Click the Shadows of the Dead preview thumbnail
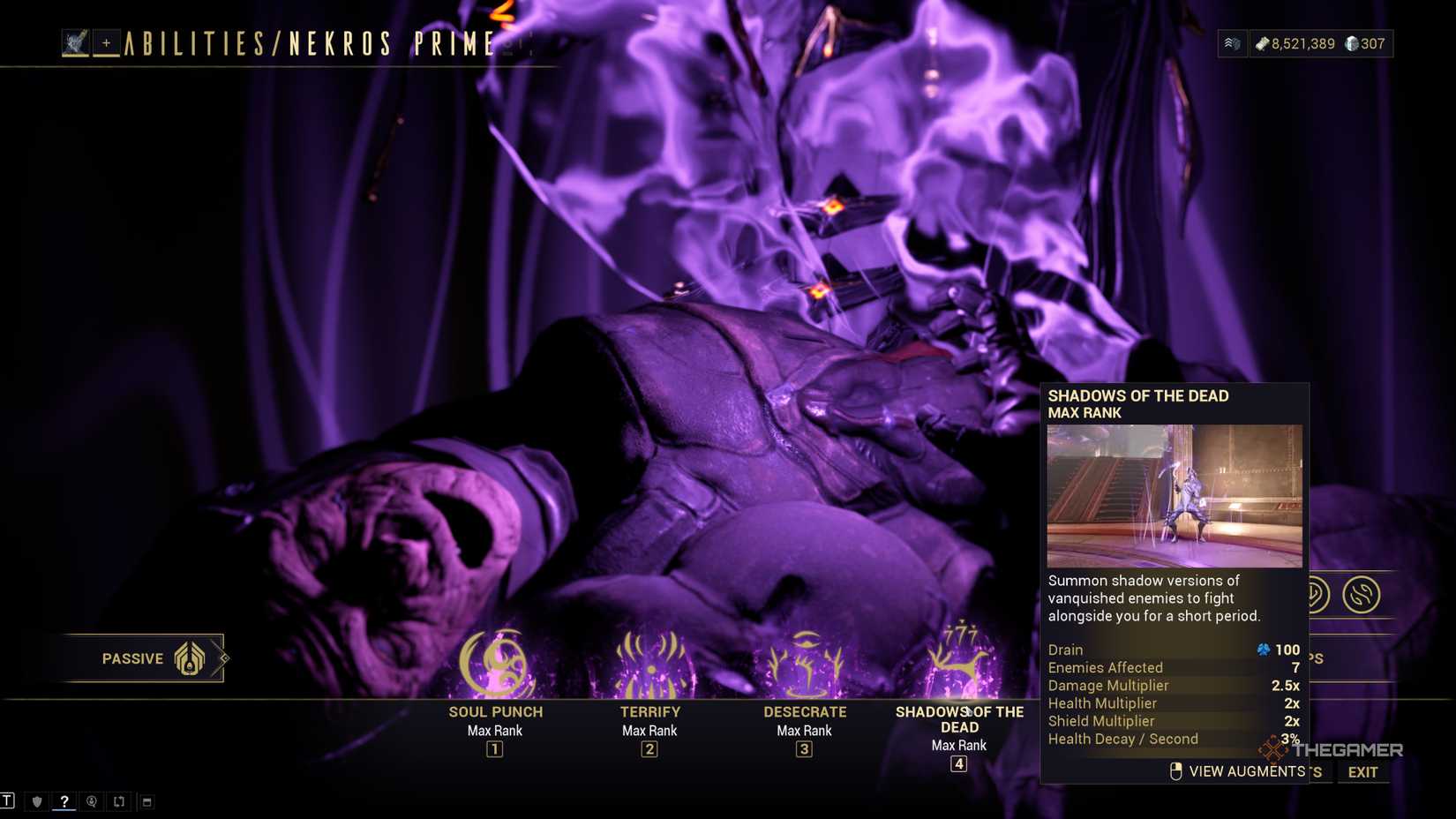 1174,496
